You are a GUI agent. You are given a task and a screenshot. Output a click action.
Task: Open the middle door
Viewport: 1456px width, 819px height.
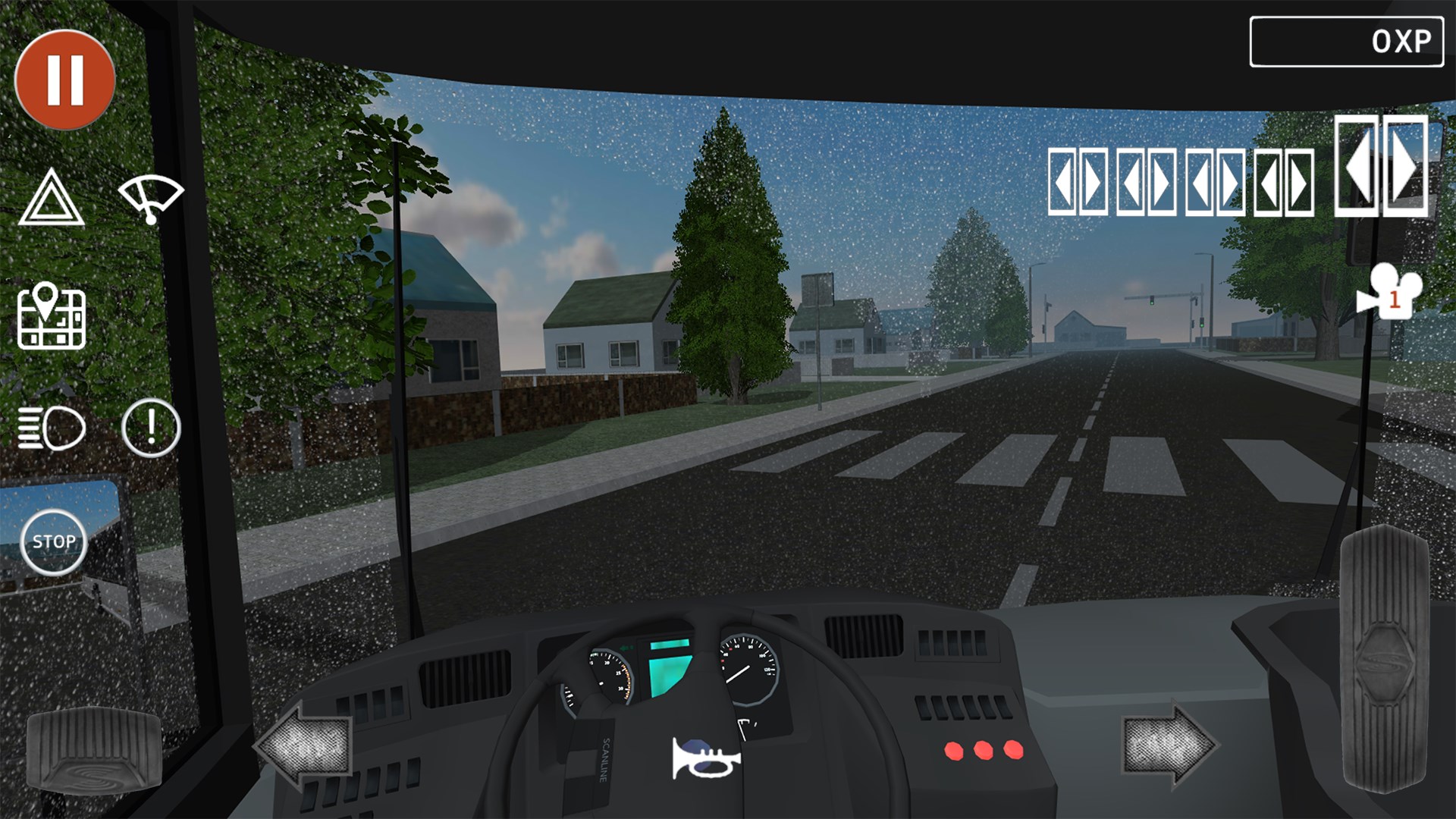(x=1131, y=181)
